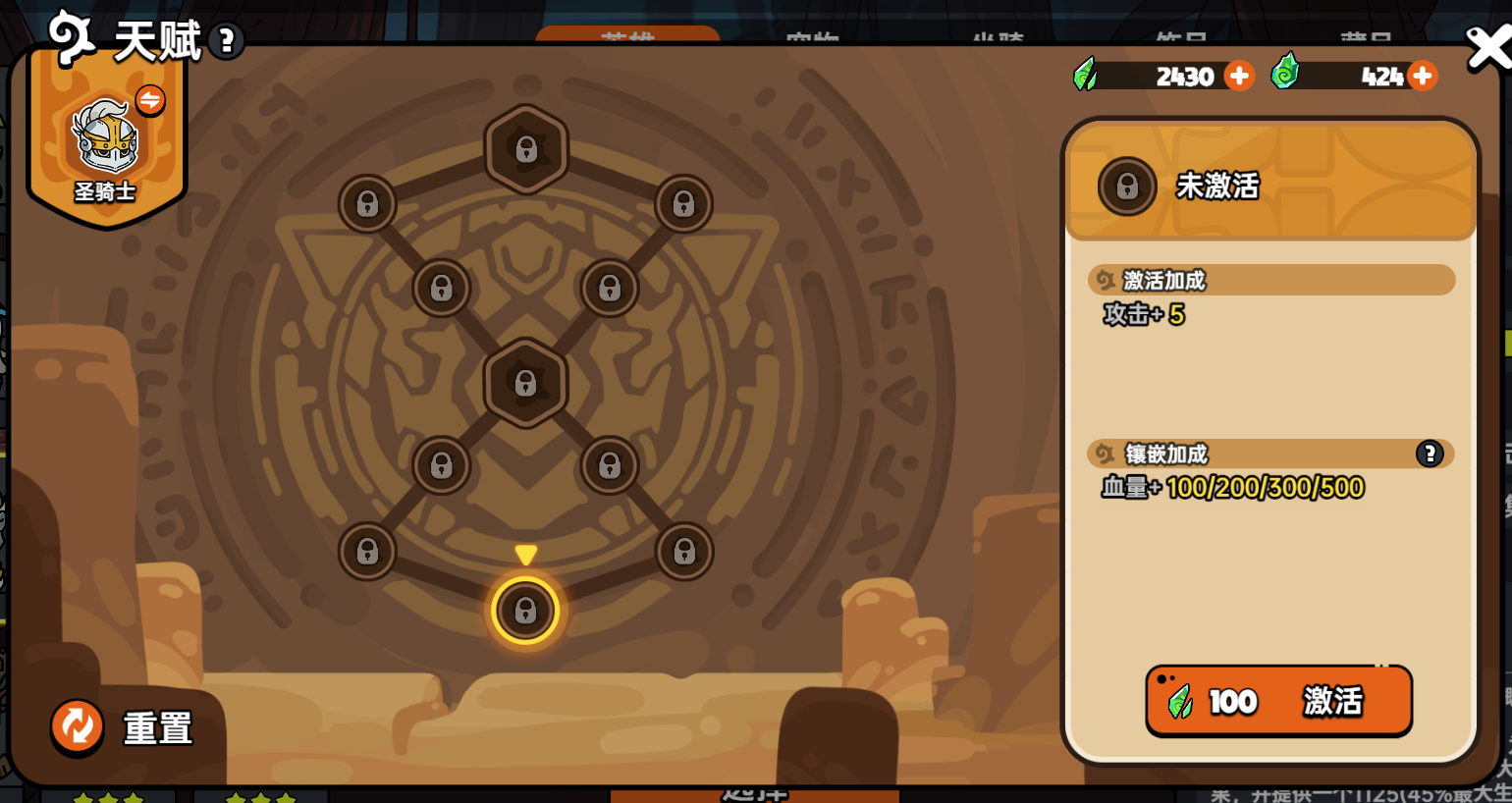The height and width of the screenshot is (803, 1512).
Task: Add more dark green gems (424)
Action: point(1422,76)
